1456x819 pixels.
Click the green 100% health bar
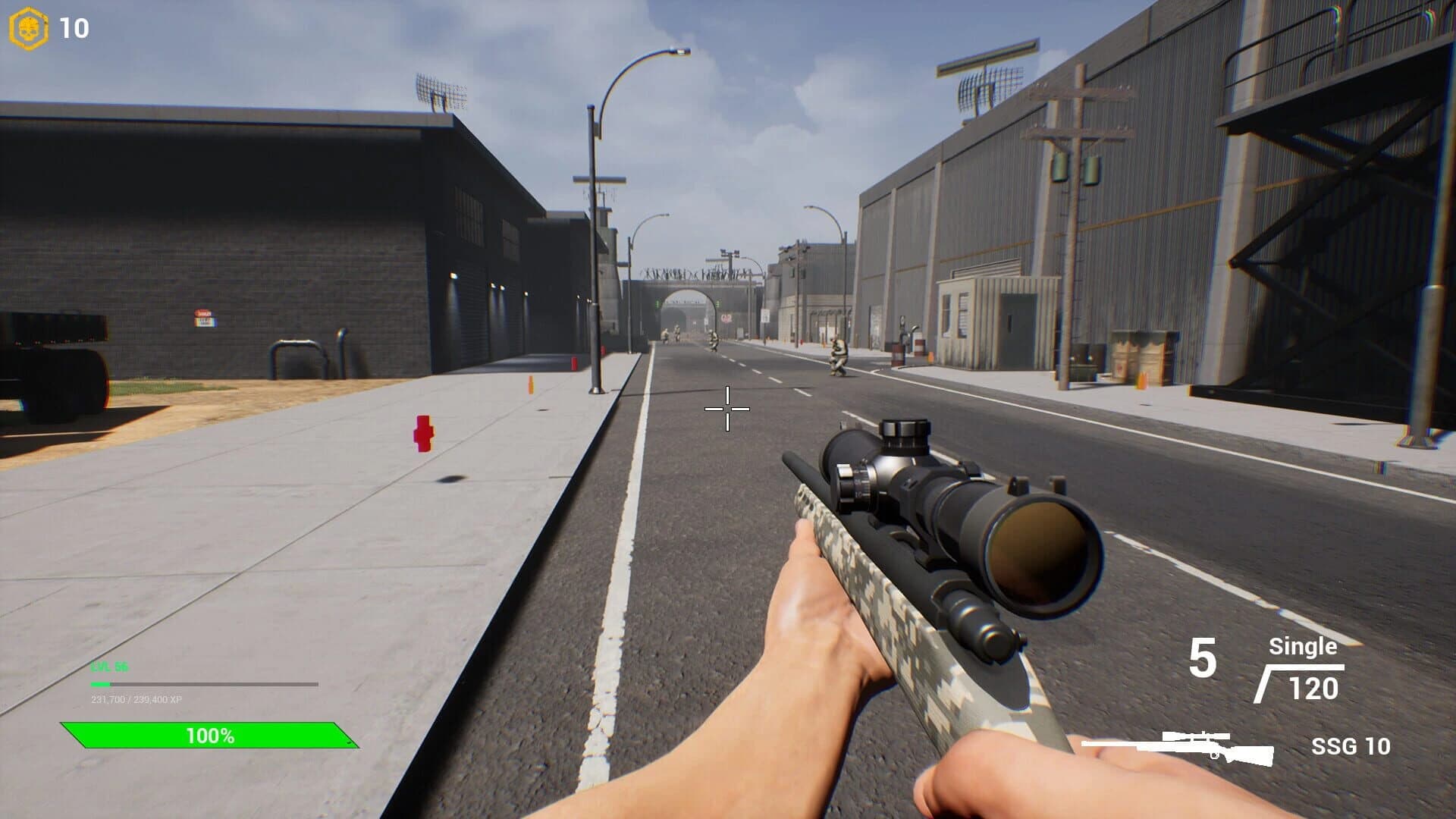pyautogui.click(x=210, y=733)
